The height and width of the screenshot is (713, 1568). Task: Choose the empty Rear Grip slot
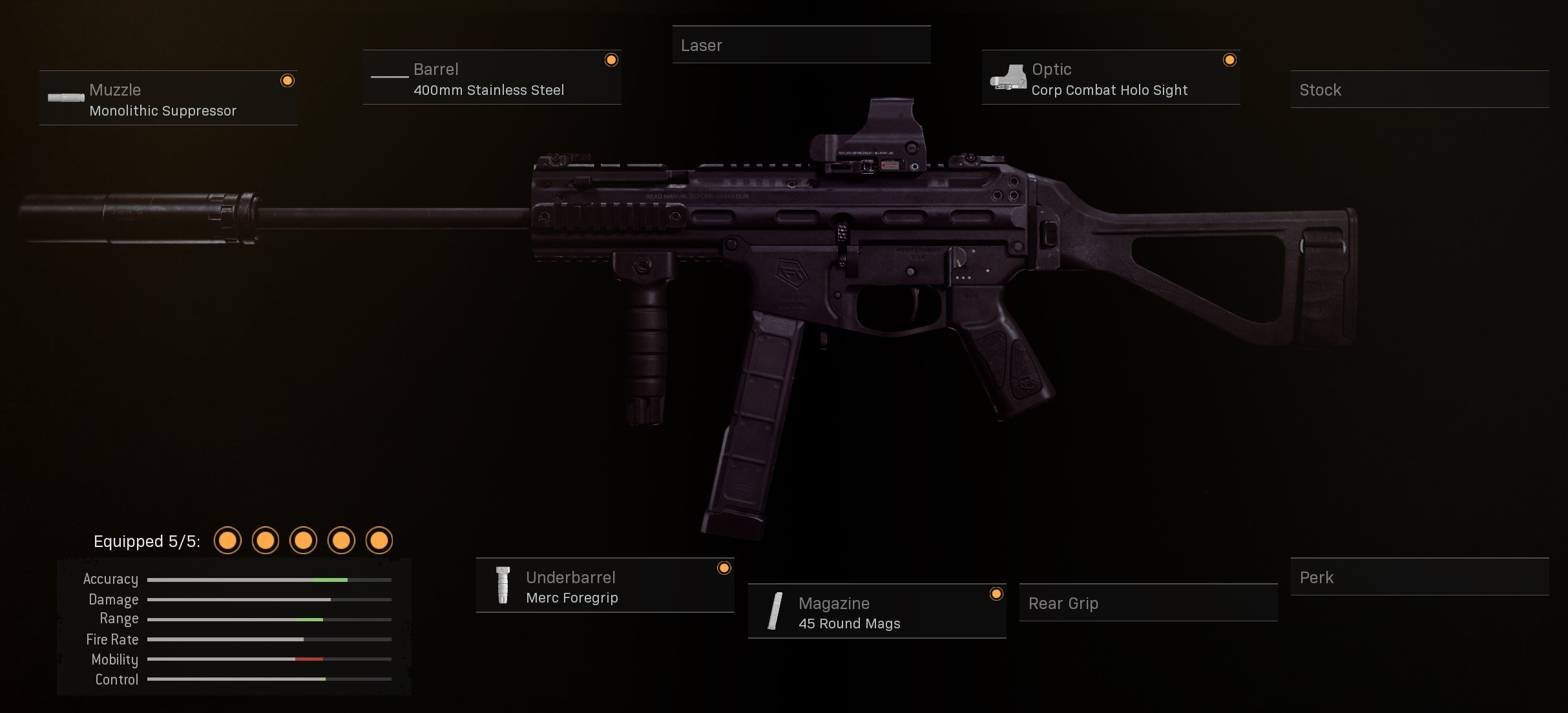[1148, 603]
